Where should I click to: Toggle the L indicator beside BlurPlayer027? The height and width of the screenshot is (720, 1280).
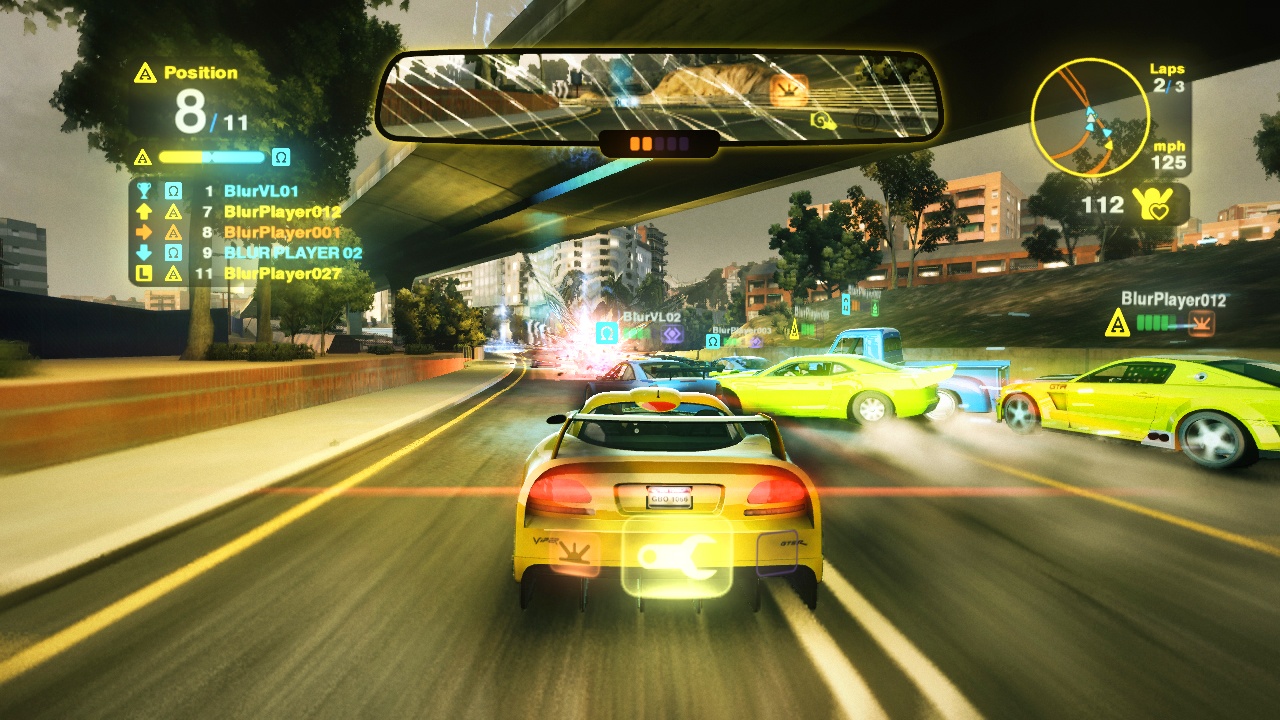tap(144, 273)
